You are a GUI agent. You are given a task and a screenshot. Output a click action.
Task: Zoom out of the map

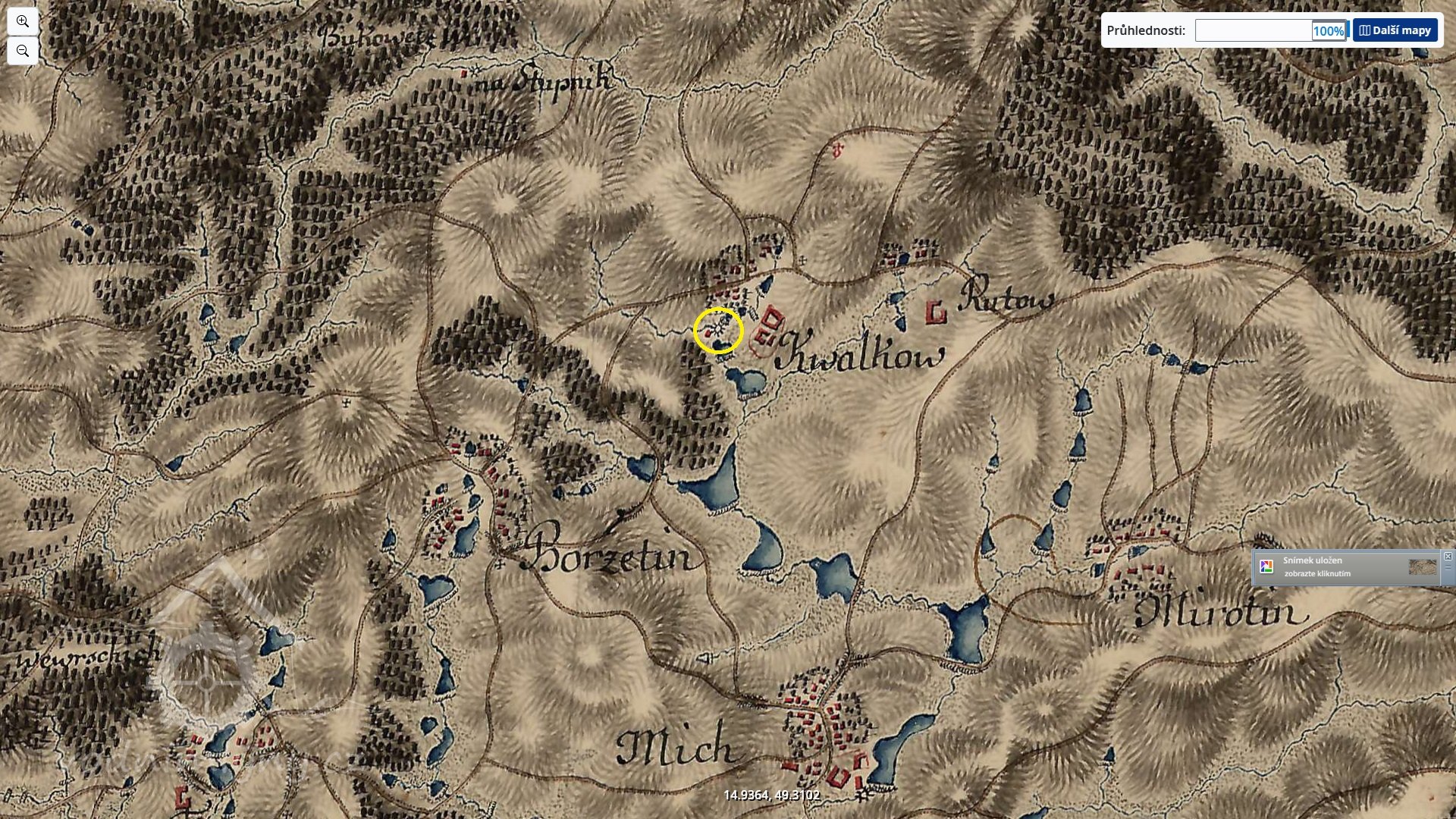(23, 51)
